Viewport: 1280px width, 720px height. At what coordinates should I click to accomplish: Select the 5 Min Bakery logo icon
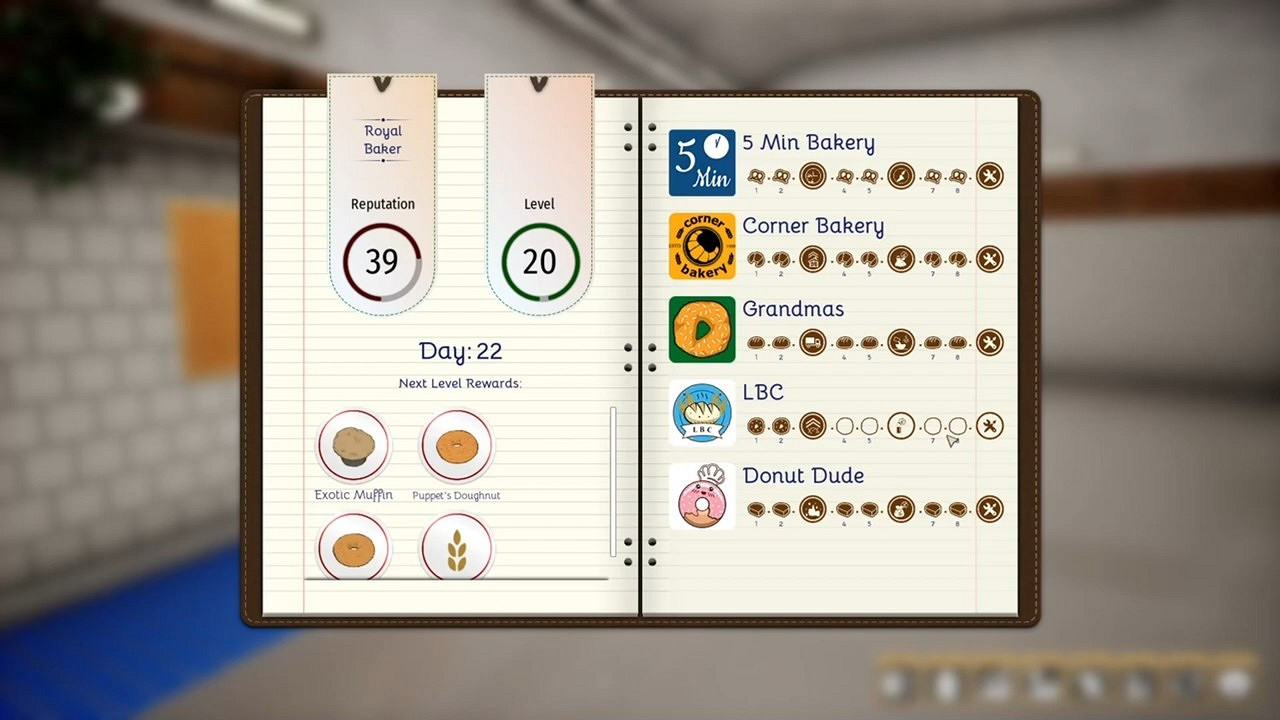[701, 163]
